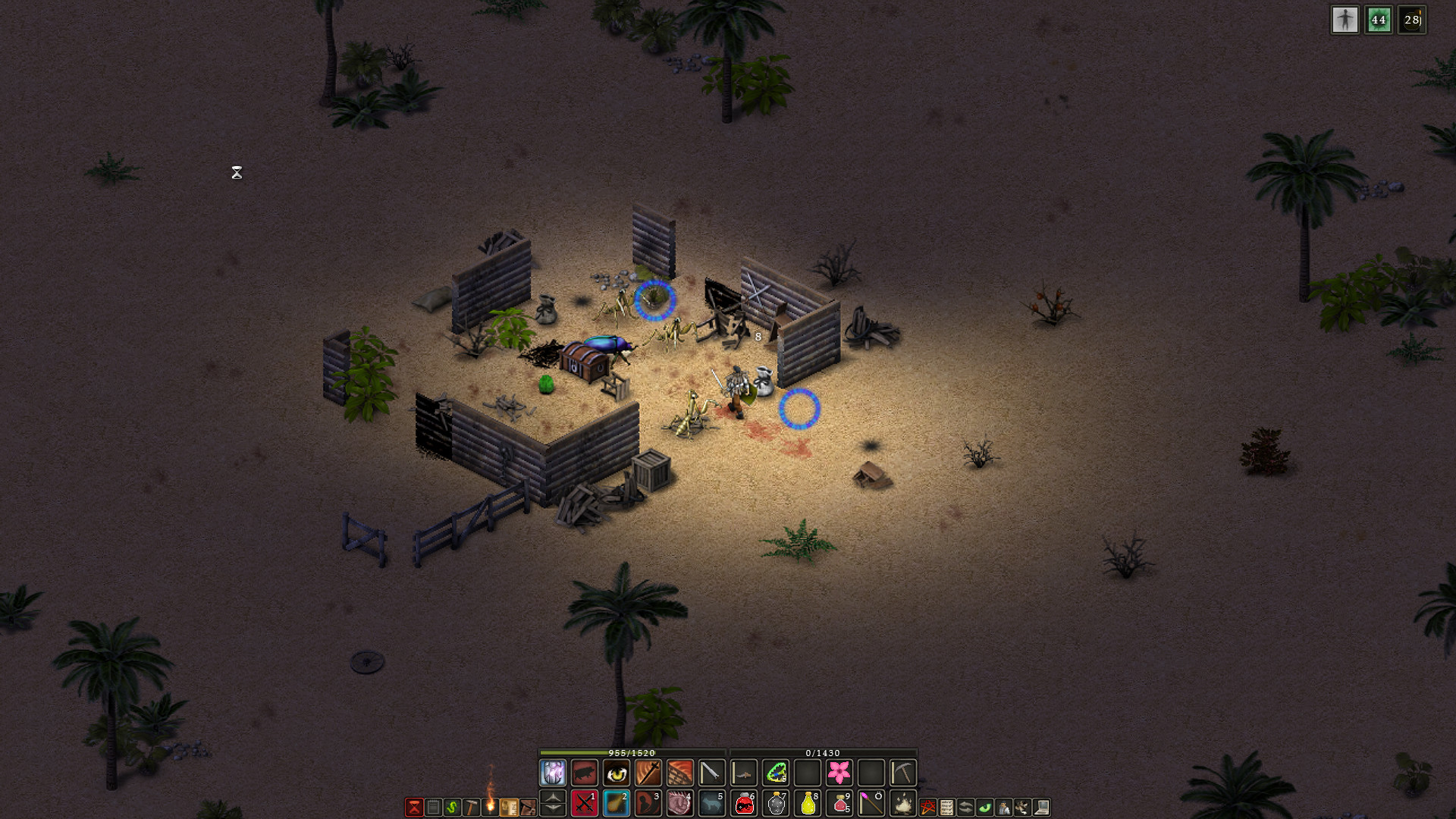Click the swap arrows icon near the minimap tools
This screenshot has width=1456, height=819.
[965, 807]
